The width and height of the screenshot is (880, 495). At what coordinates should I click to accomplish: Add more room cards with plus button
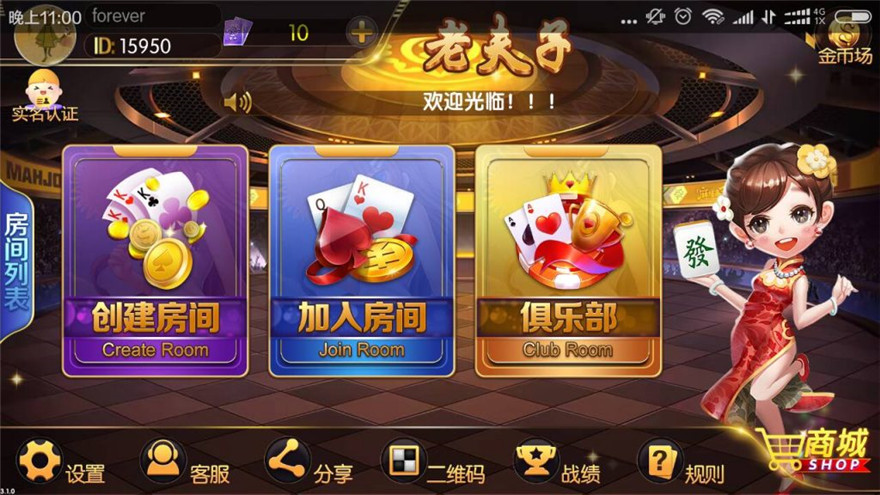361,33
